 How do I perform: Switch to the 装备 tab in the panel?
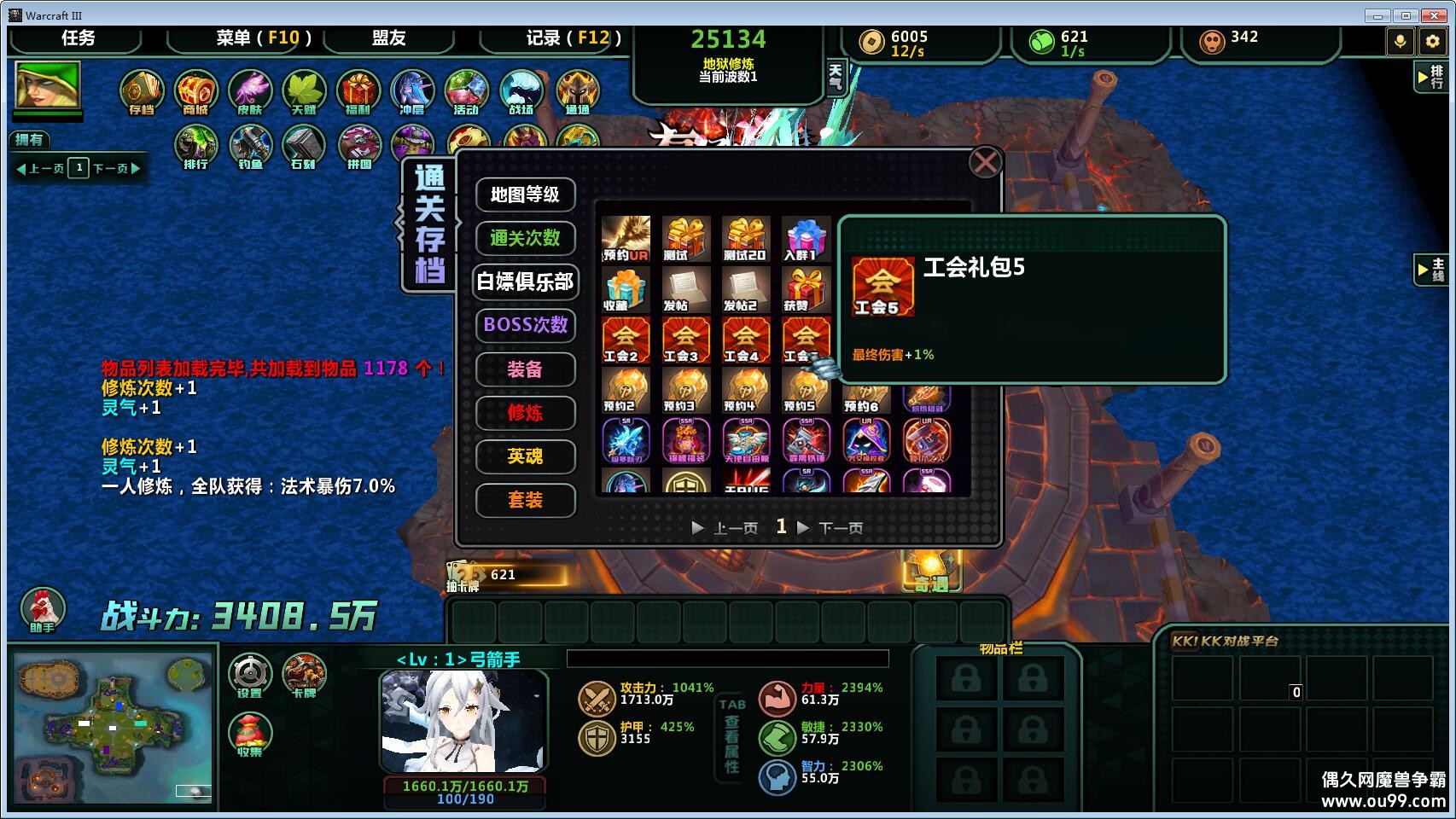(x=525, y=369)
